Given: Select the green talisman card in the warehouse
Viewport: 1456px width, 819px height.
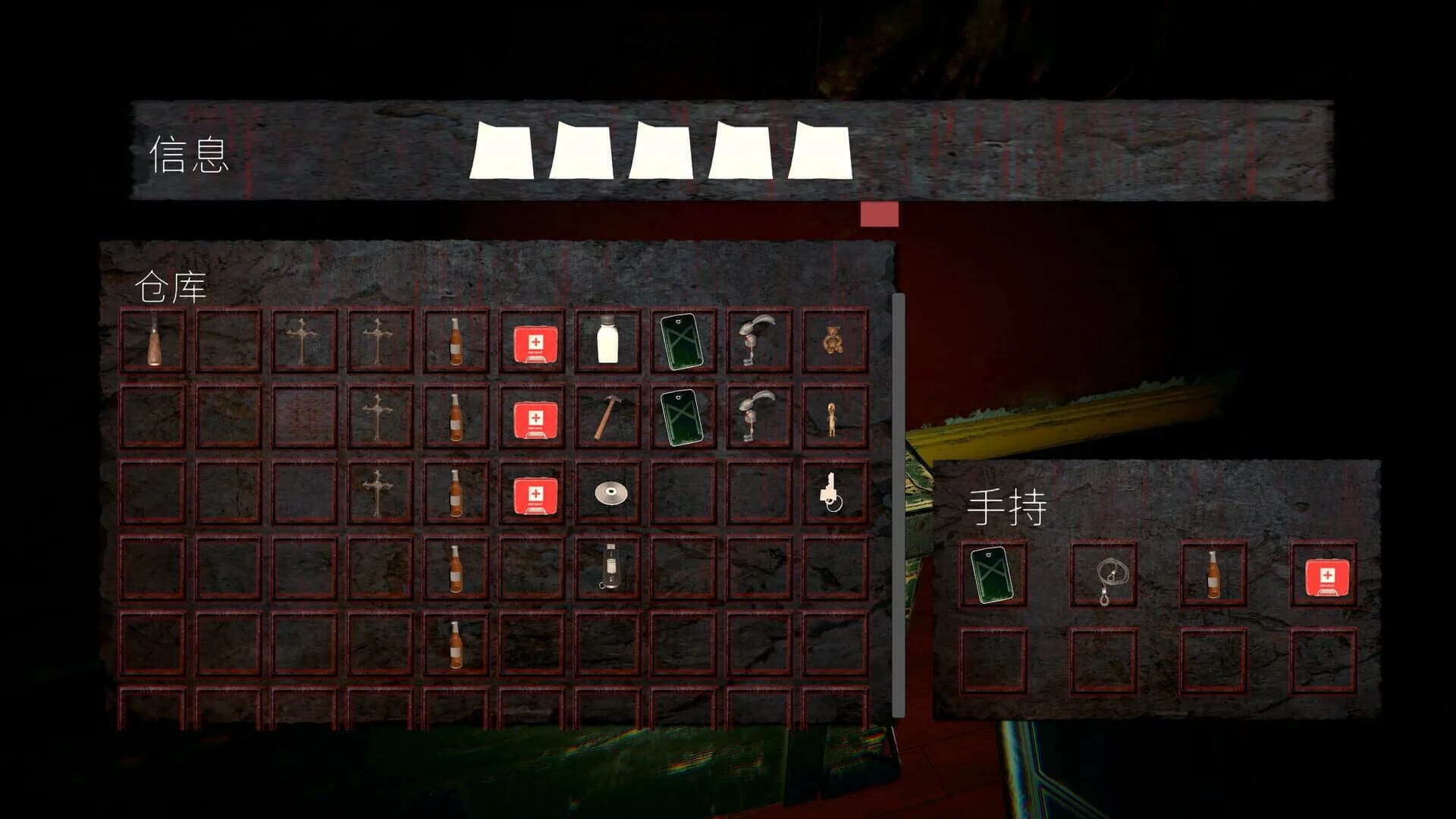Looking at the screenshot, I should [x=683, y=343].
